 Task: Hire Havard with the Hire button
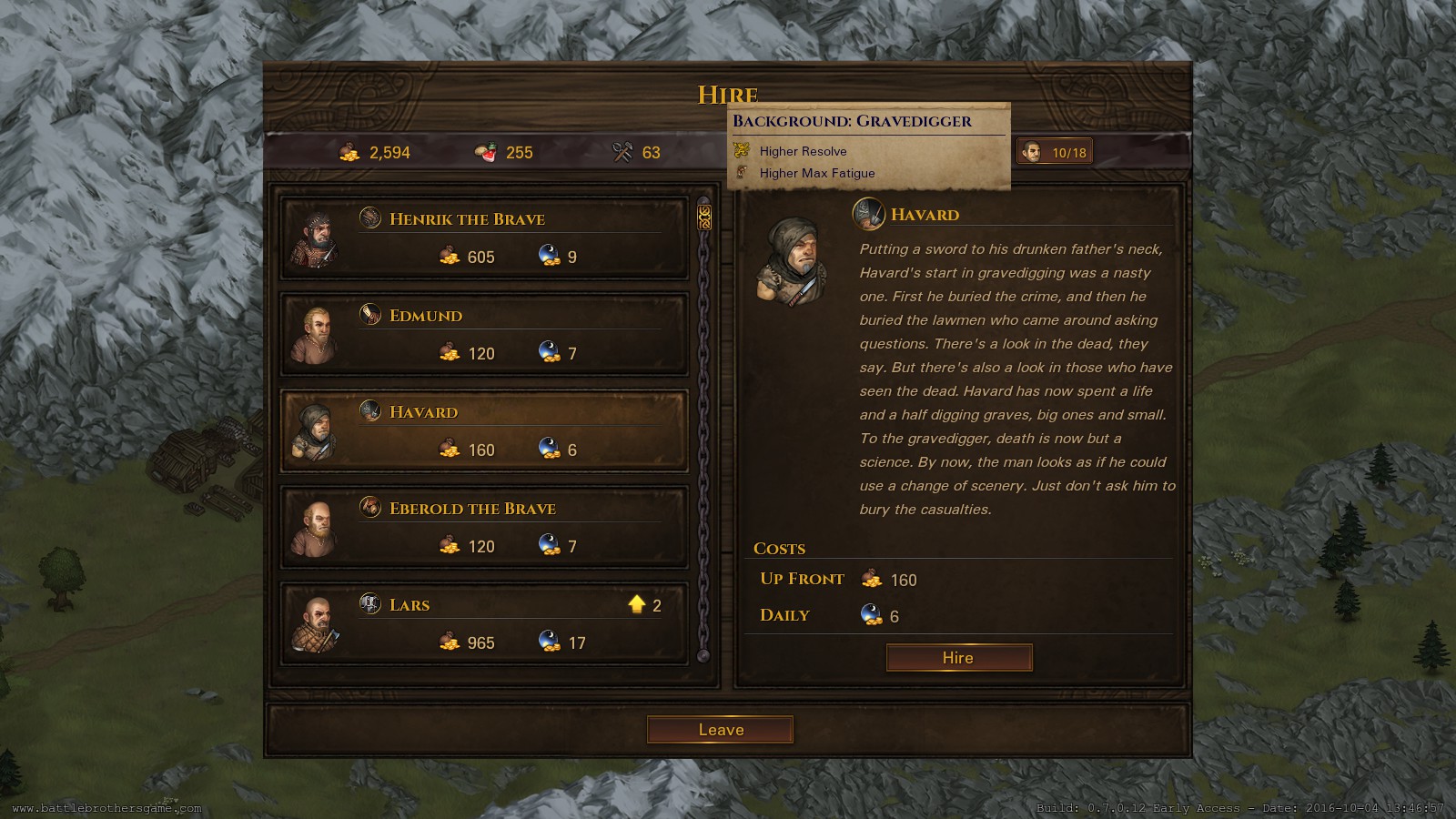pos(958,658)
